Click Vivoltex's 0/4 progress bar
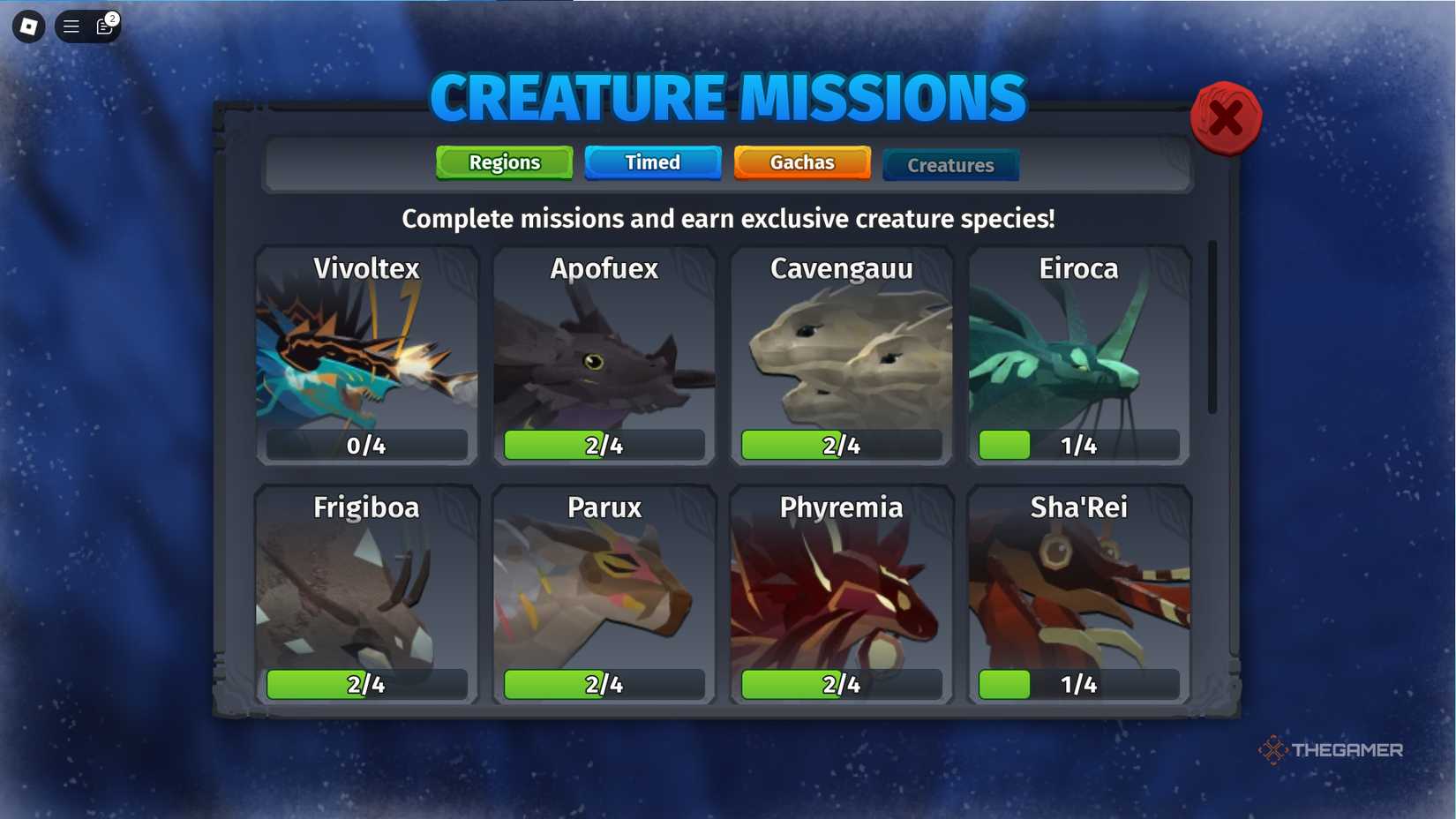 click(365, 446)
